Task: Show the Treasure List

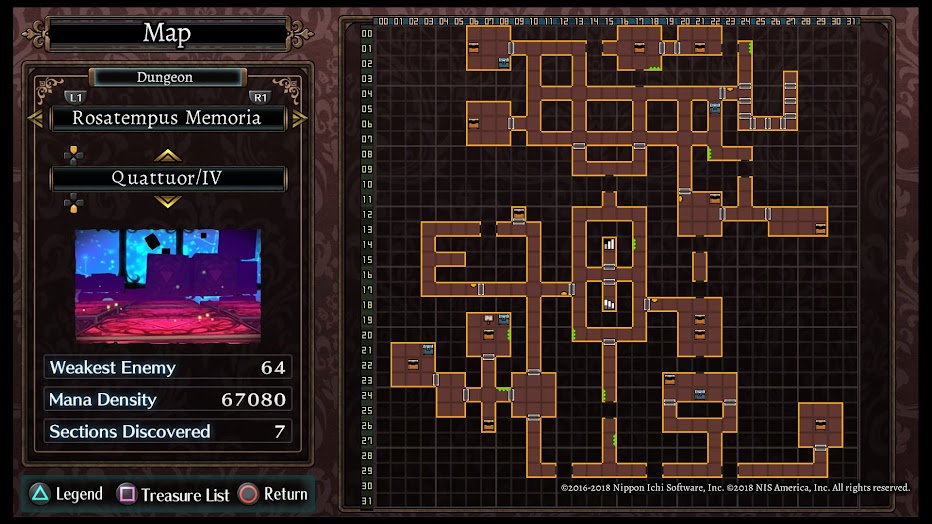Action: point(174,494)
